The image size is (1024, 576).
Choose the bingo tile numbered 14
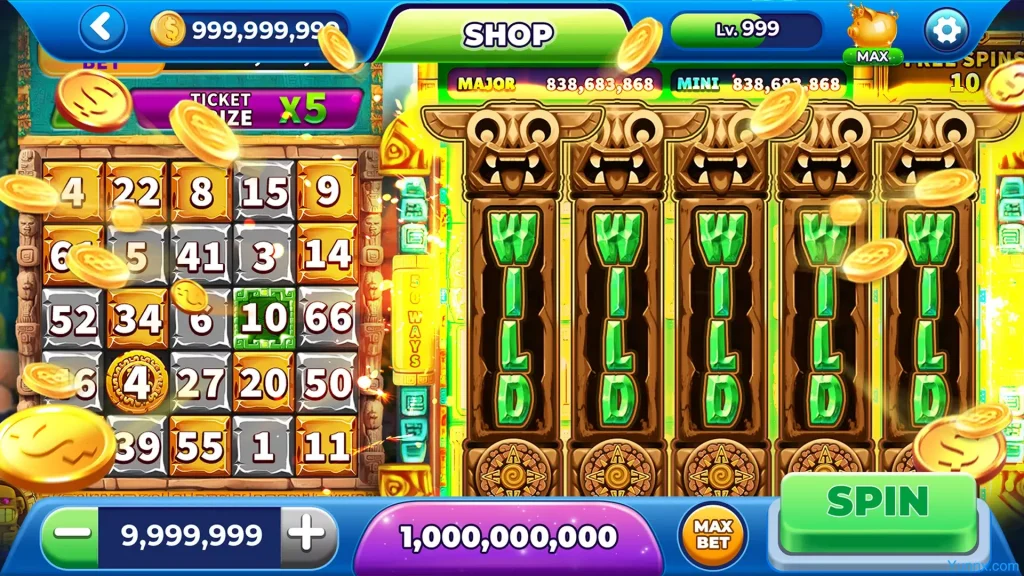[327, 256]
